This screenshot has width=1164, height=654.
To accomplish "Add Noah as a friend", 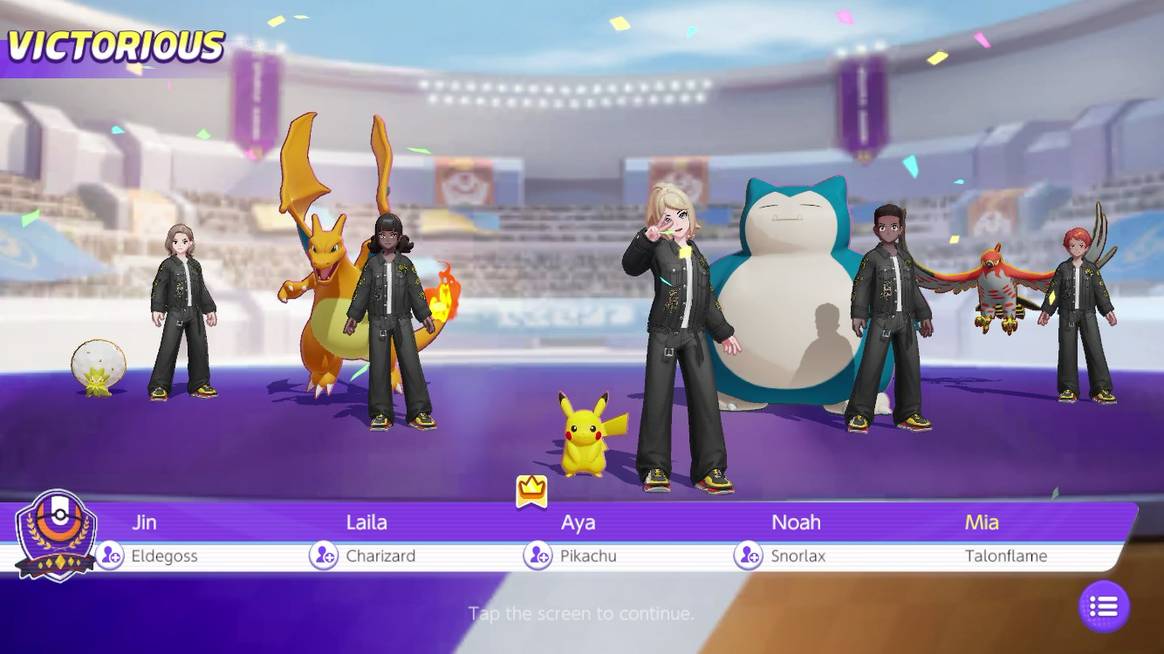I will coord(748,555).
